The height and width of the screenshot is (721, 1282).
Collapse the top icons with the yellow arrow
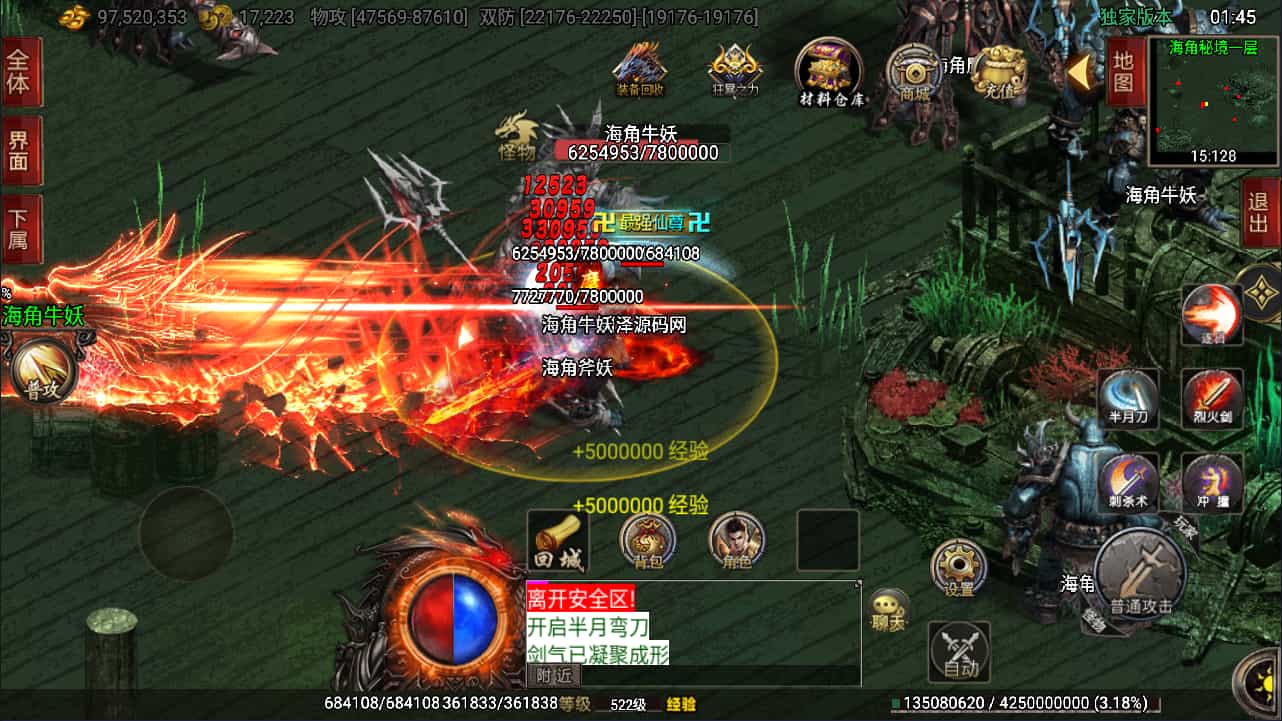(x=1080, y=71)
